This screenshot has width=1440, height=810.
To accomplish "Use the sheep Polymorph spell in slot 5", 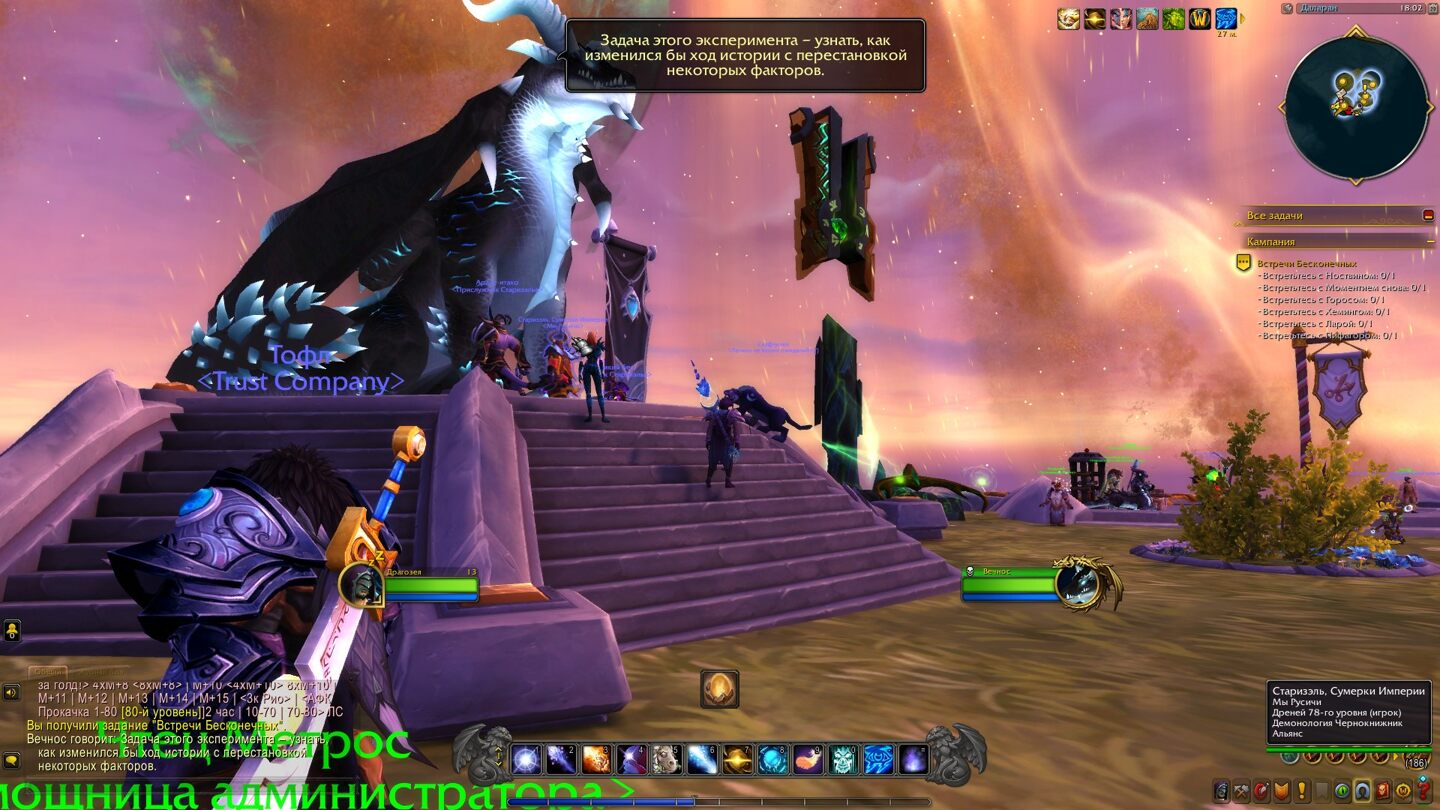I will [x=667, y=759].
